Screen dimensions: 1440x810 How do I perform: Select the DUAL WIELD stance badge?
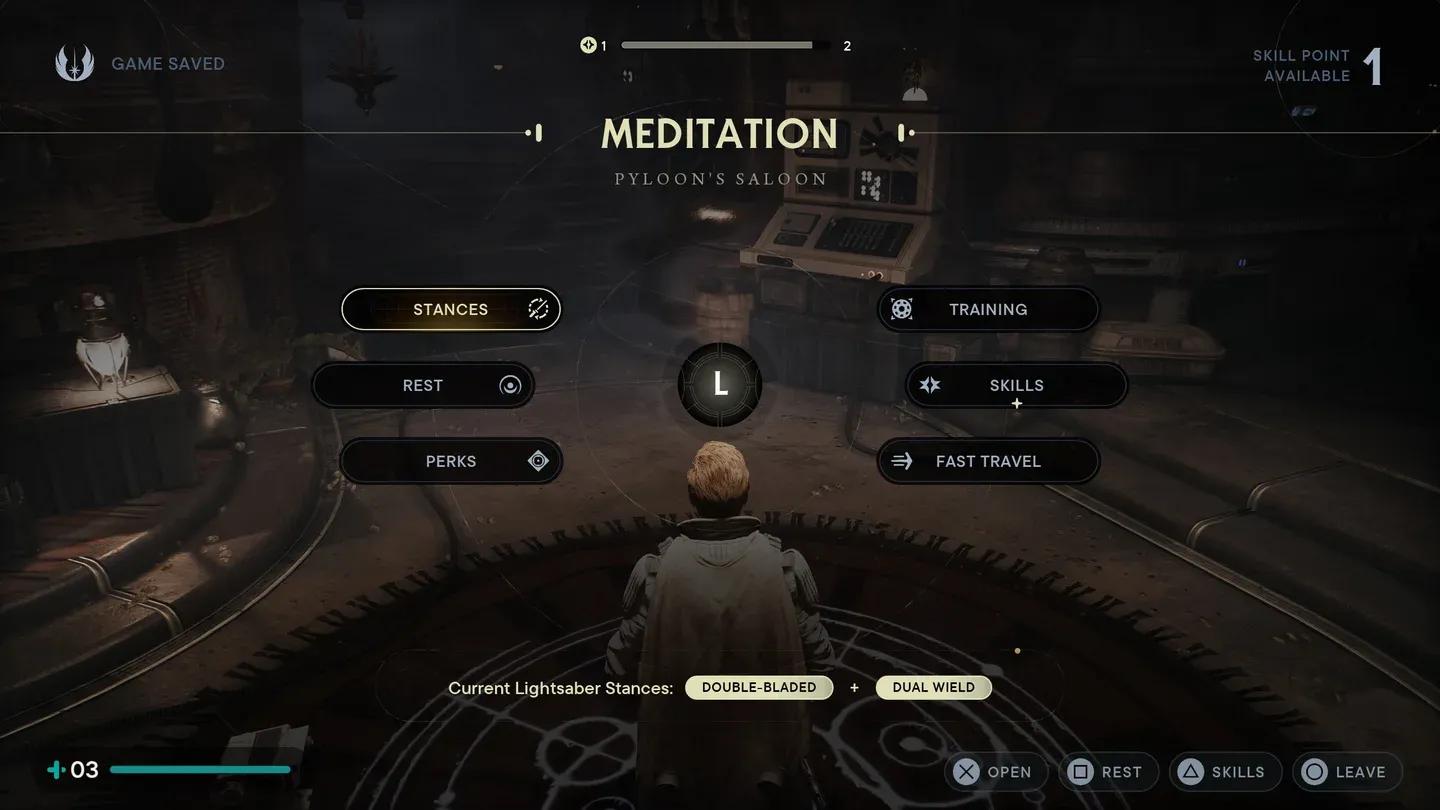pyautogui.click(x=933, y=688)
